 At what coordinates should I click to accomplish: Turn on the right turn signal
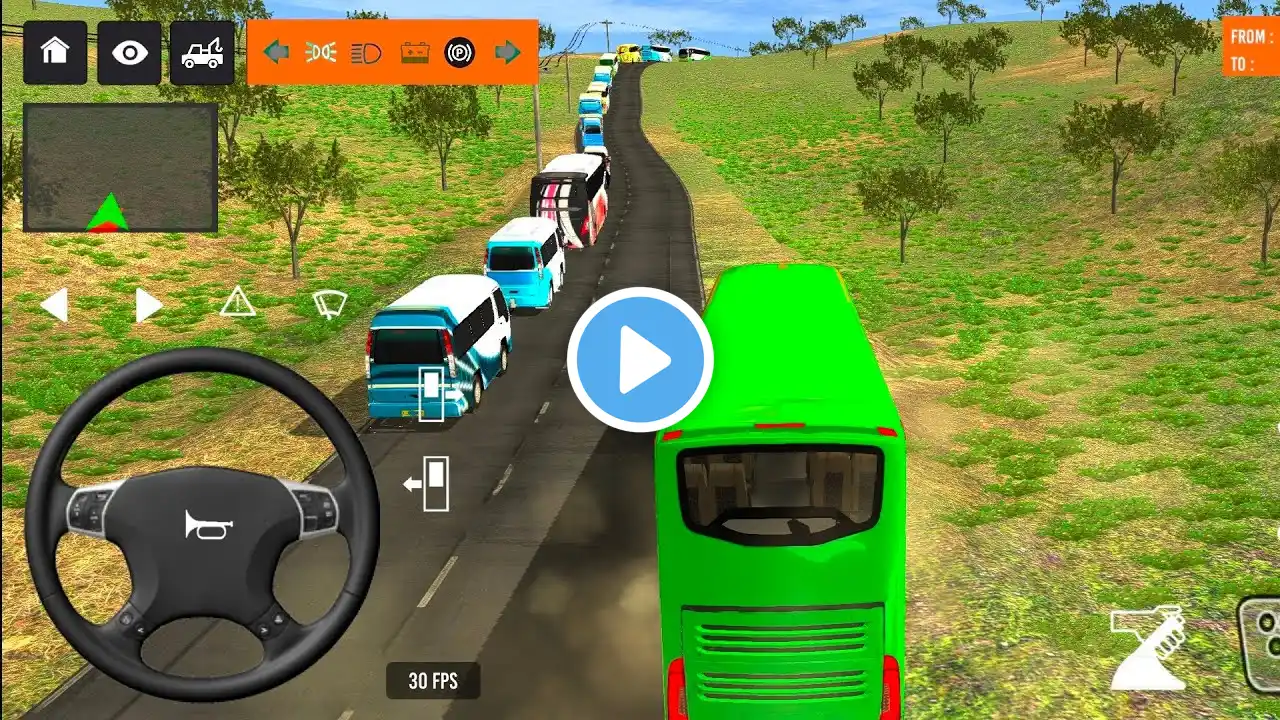click(x=508, y=52)
